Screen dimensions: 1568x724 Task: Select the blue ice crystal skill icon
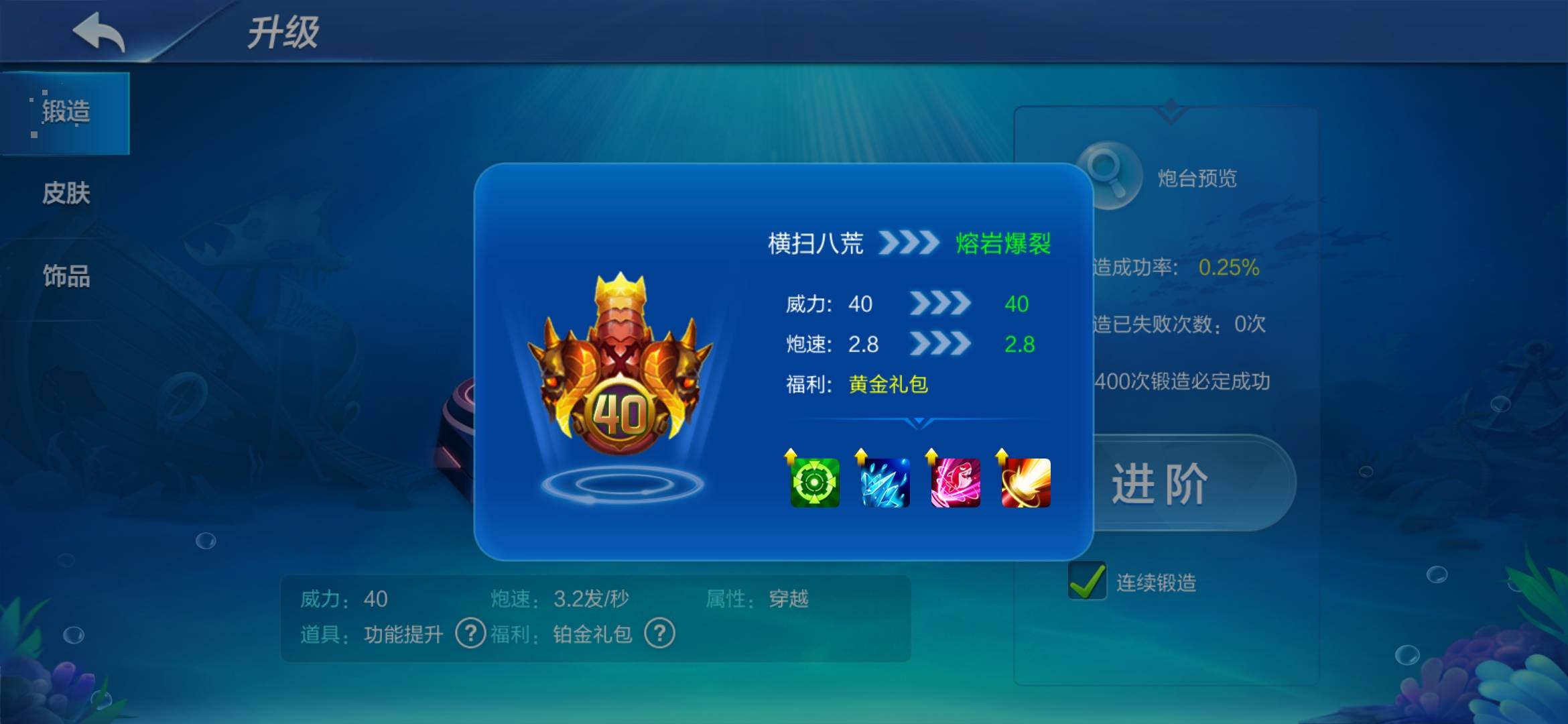coord(885,483)
